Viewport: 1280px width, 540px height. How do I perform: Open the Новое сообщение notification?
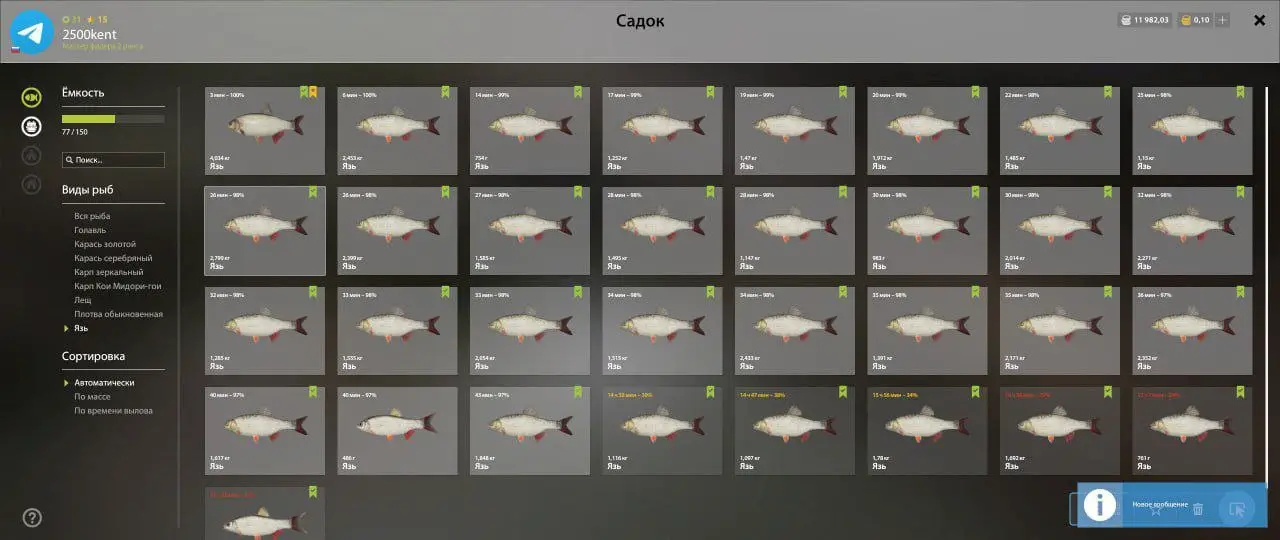pos(1160,505)
